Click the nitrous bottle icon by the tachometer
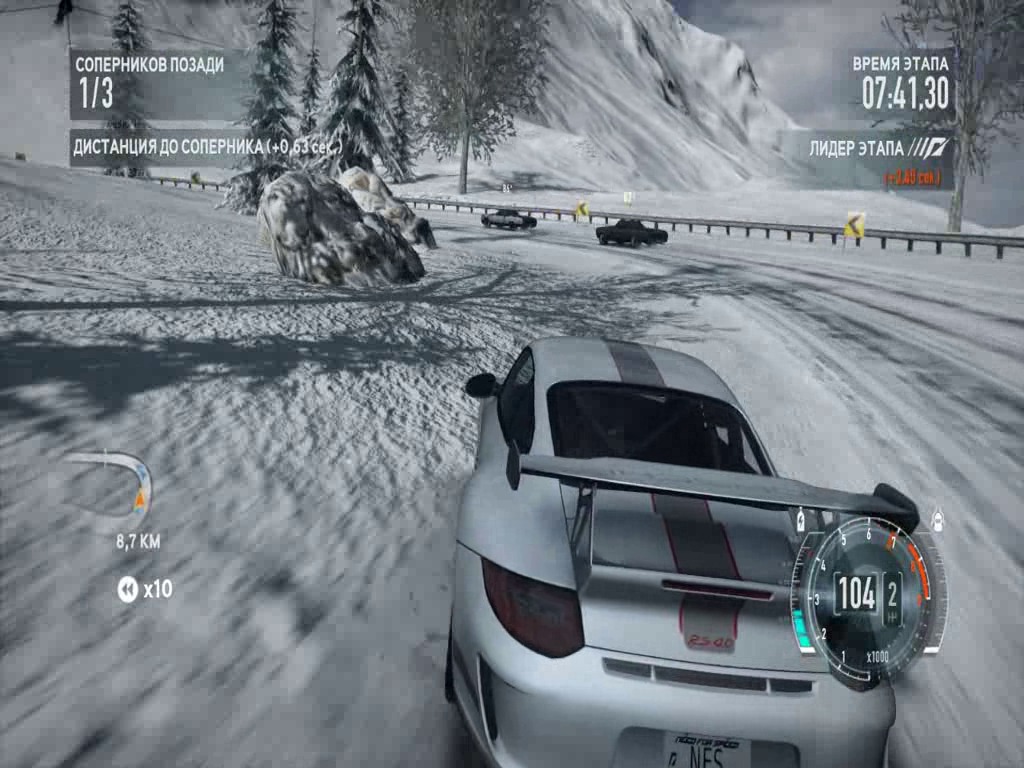1024x768 pixels. [800, 520]
